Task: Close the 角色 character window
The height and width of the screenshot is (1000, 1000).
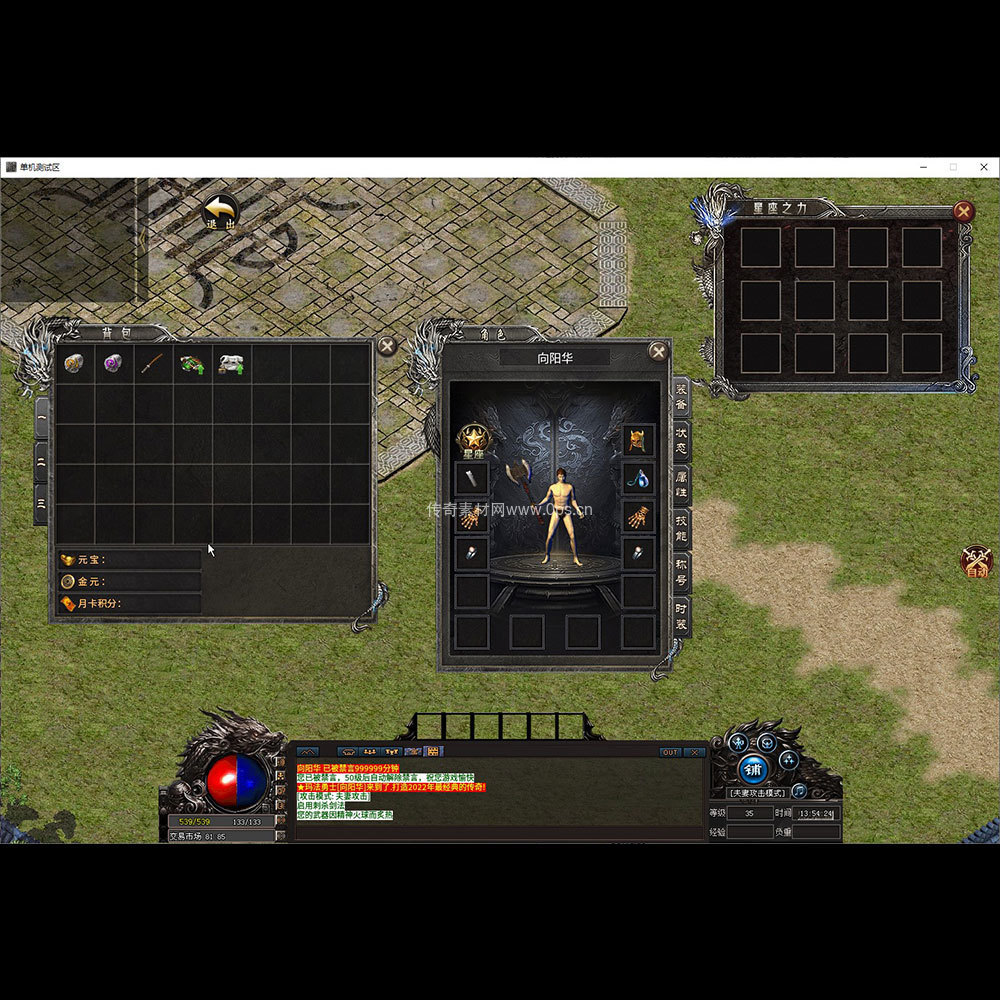Action: (x=658, y=351)
